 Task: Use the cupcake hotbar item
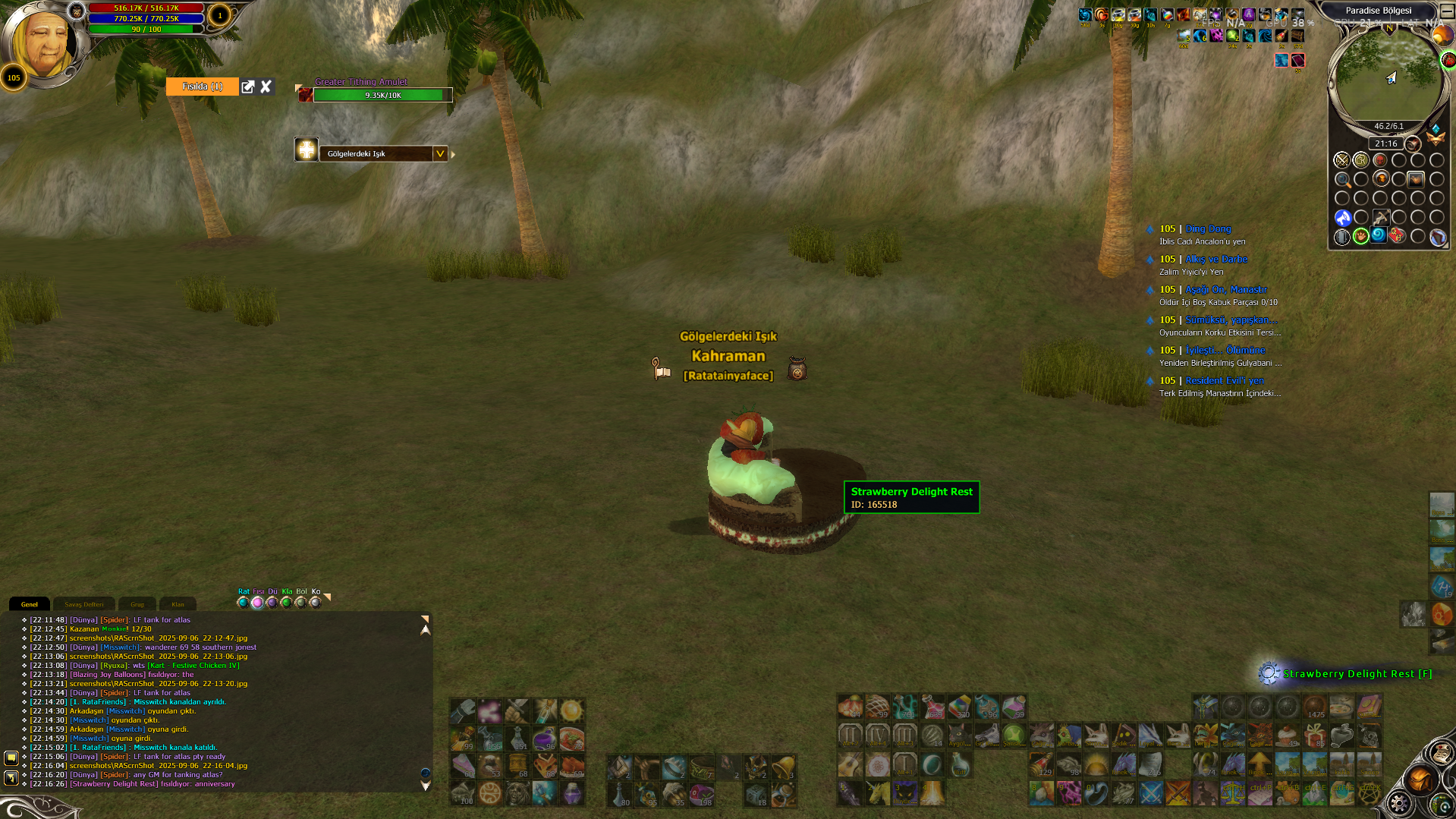[x=1287, y=735]
